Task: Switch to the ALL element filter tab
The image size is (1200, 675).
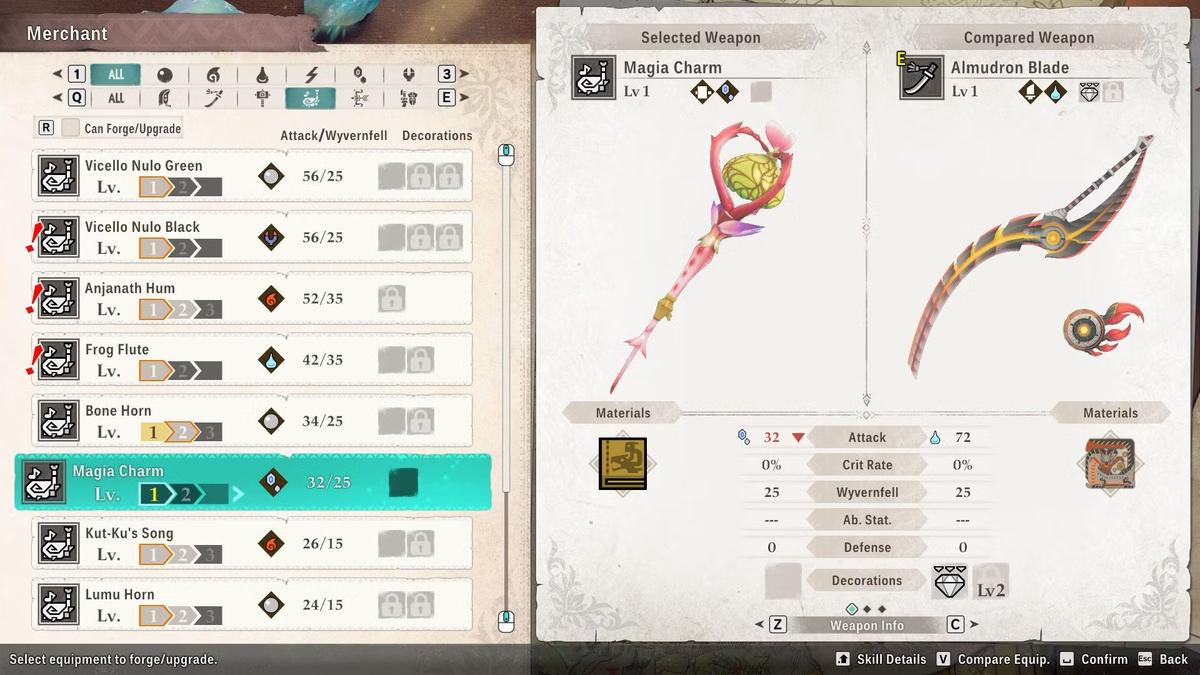Action: point(116,74)
